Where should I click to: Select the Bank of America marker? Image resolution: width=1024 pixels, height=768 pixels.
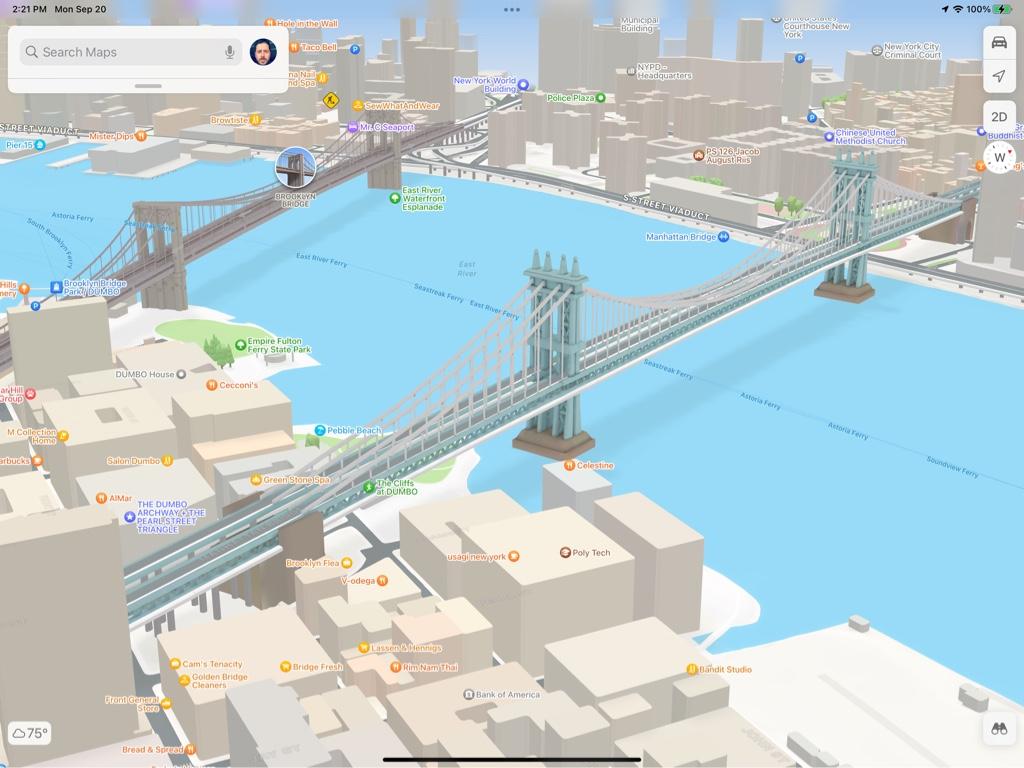[x=468, y=694]
